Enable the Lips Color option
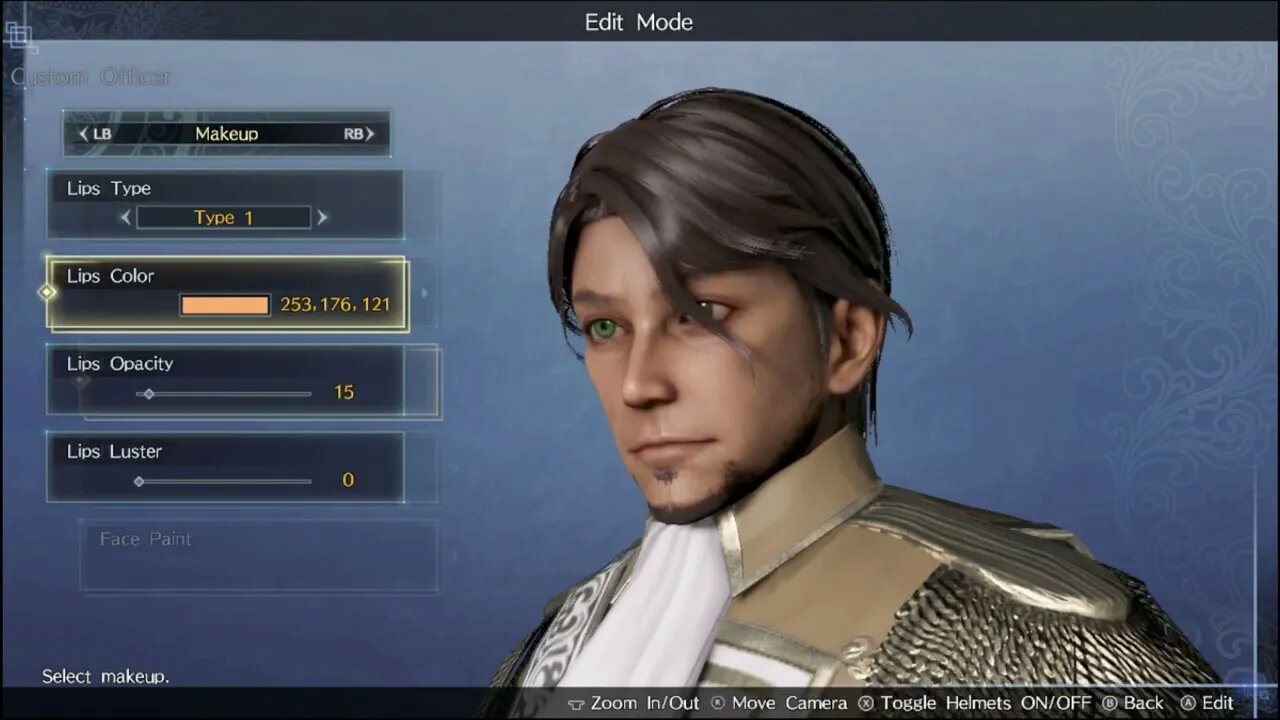 [x=225, y=292]
